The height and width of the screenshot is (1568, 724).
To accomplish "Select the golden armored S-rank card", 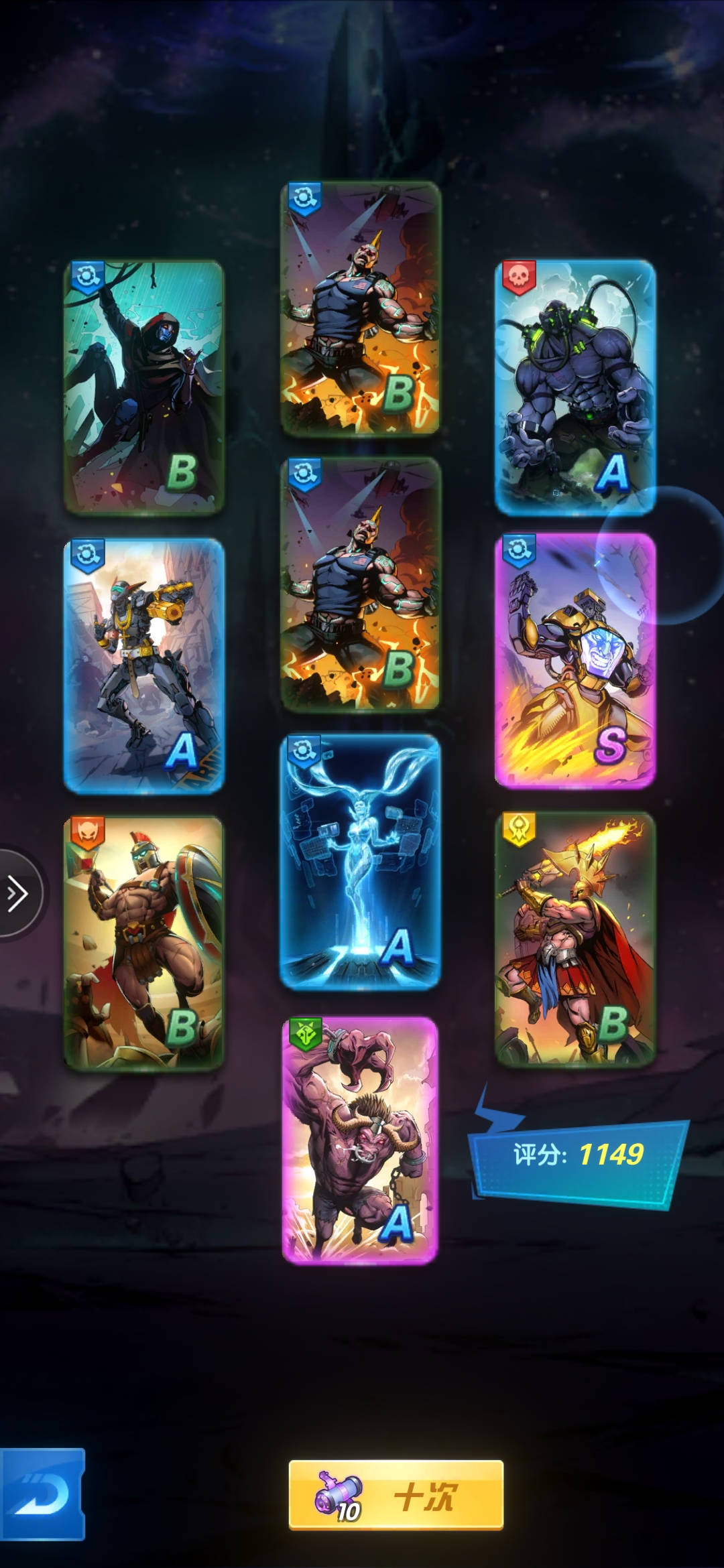I will tap(575, 660).
